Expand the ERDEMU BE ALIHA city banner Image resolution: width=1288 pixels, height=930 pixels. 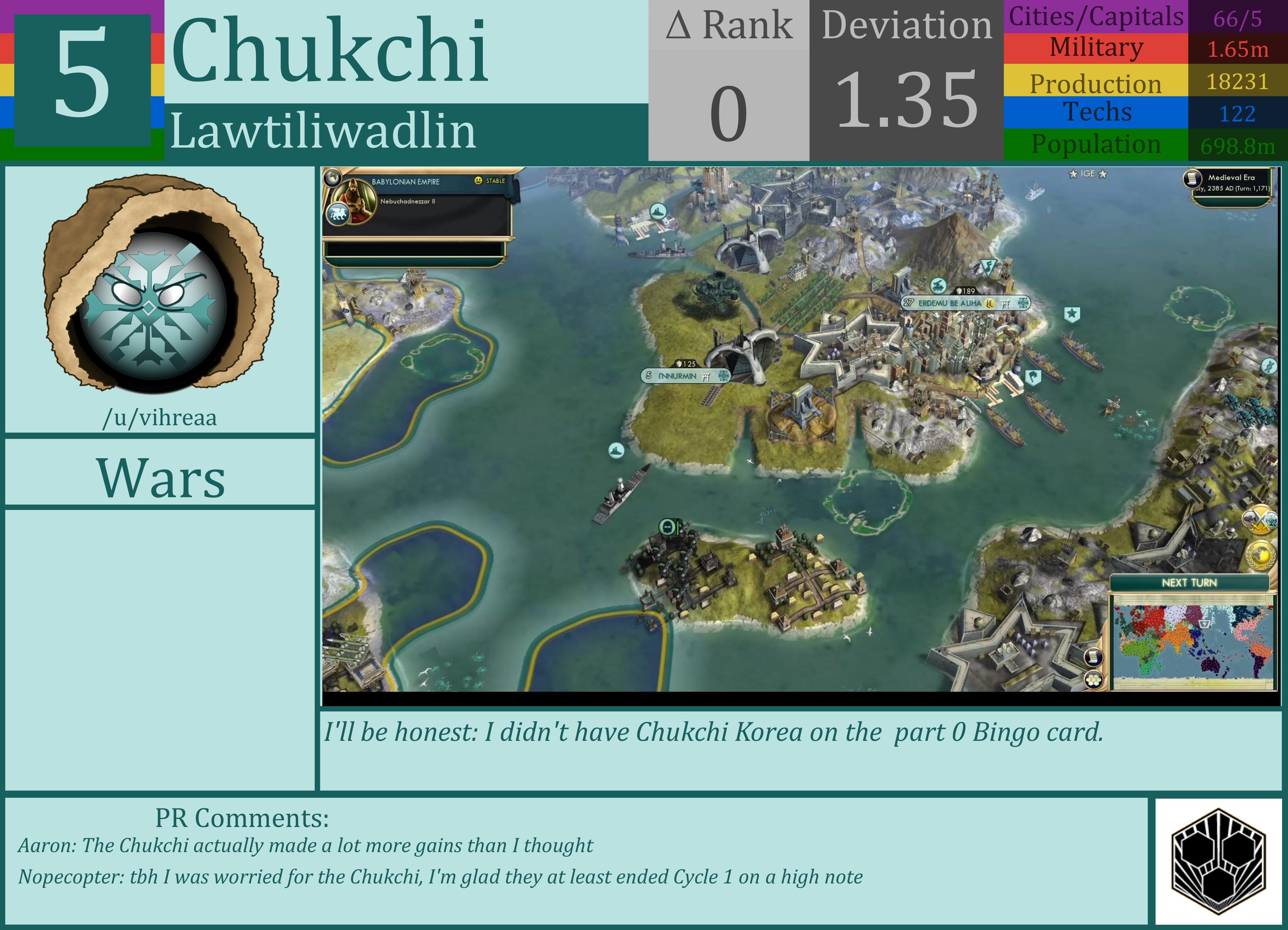coord(965,303)
